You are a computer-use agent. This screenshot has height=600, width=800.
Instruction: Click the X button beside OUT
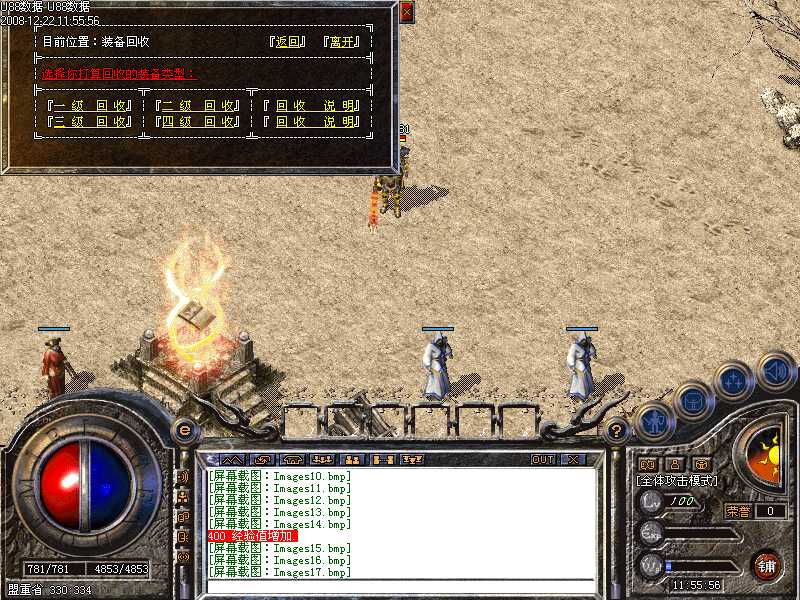pyautogui.click(x=573, y=460)
